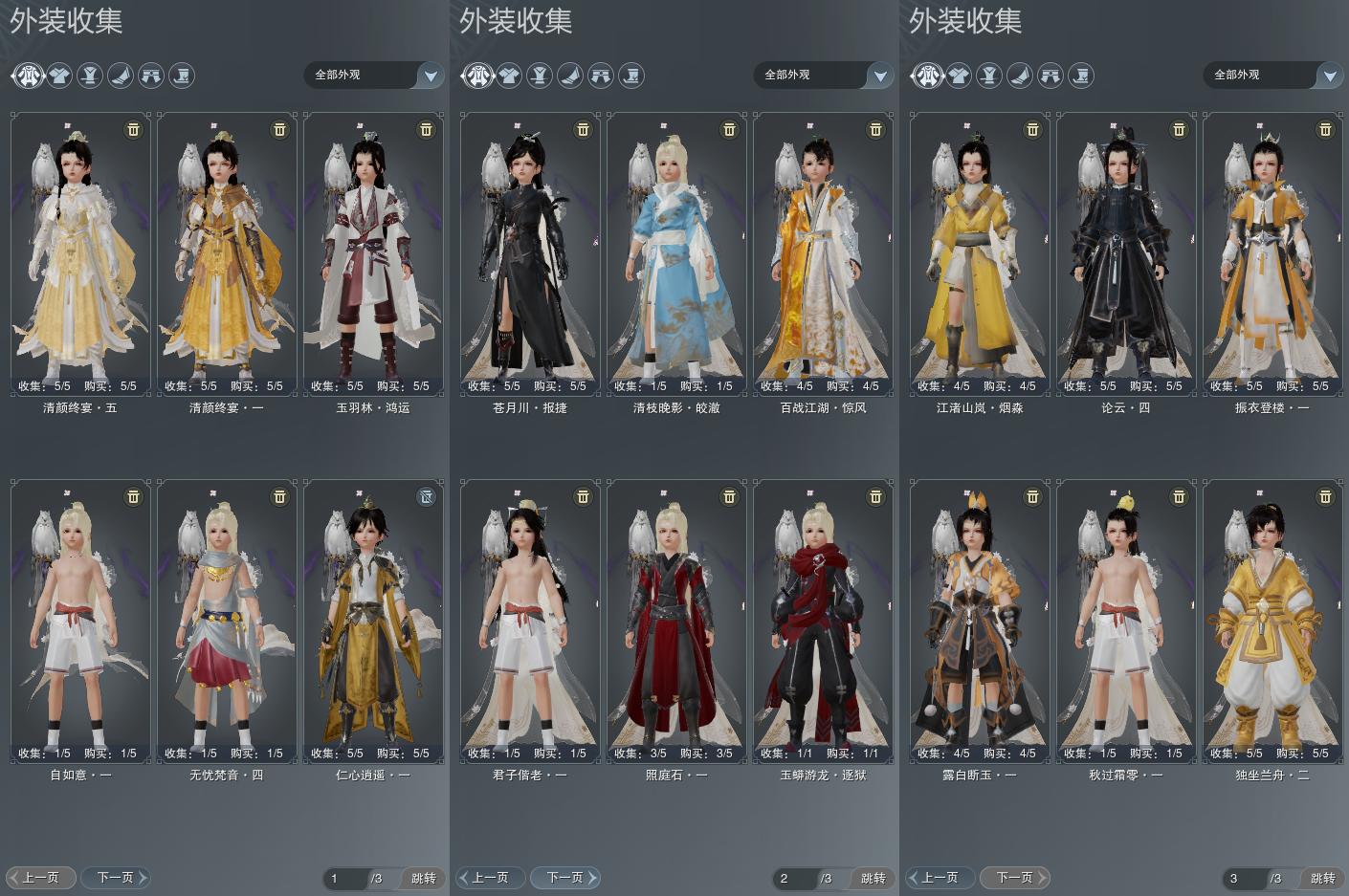Choose the 百战江湖·惊风 outfit card
1349x896 pixels.
coord(823,253)
